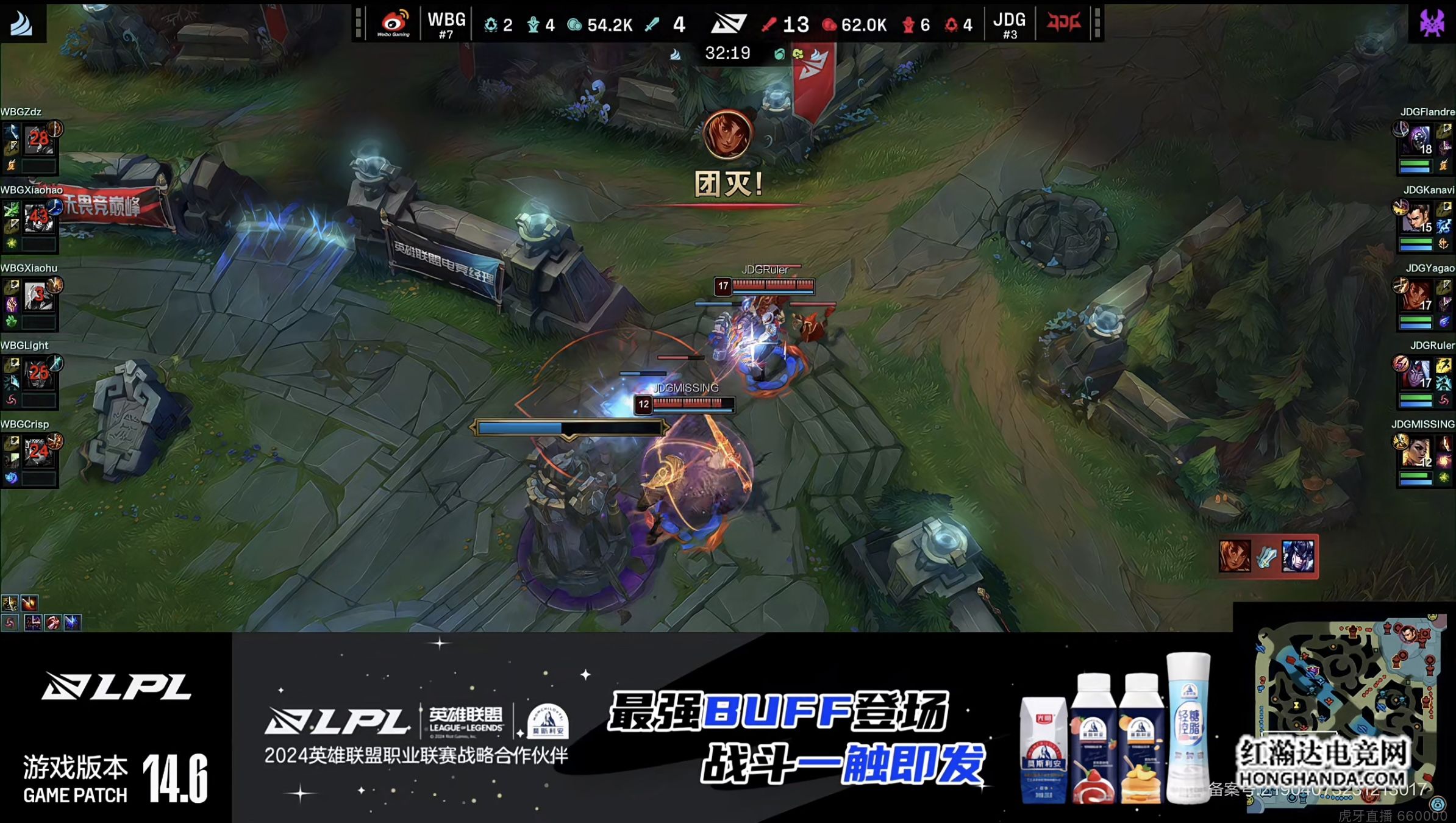Click the blue flame logo in the corner
This screenshot has height=823, width=1456.
pyautogui.click(x=22, y=23)
